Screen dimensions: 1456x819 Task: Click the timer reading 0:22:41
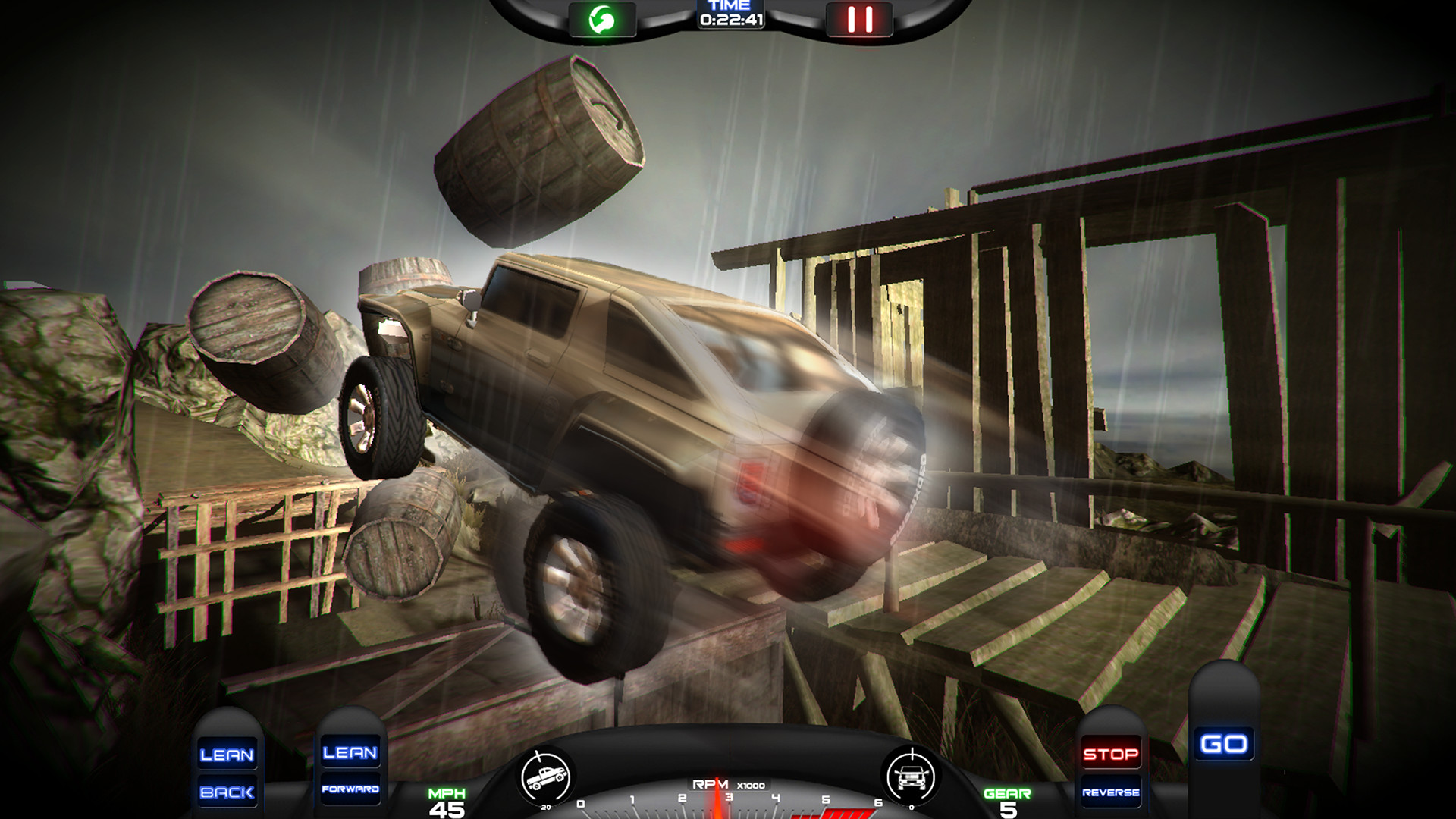(x=730, y=18)
